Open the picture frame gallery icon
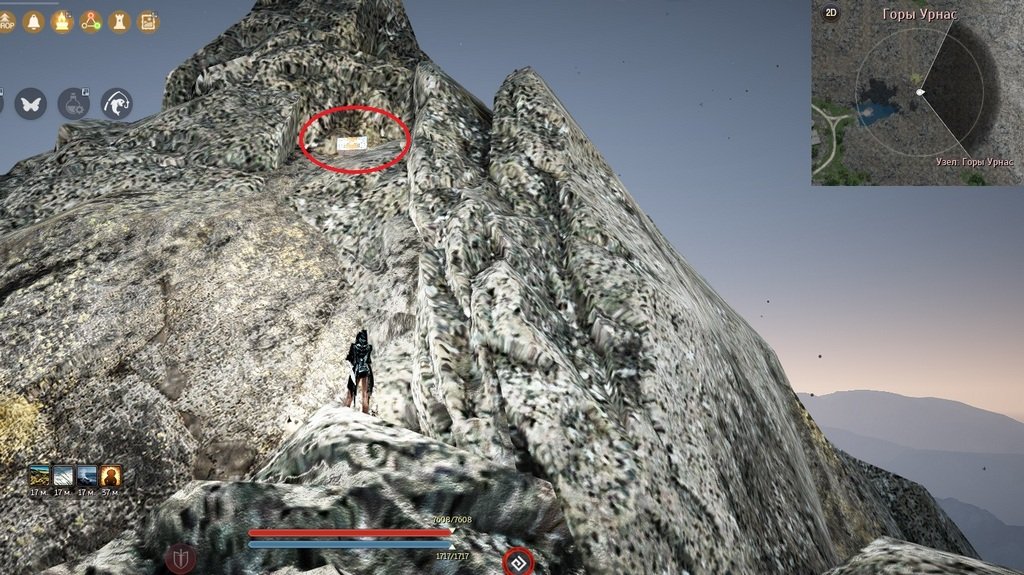This screenshot has width=1024, height=575. (x=148, y=21)
